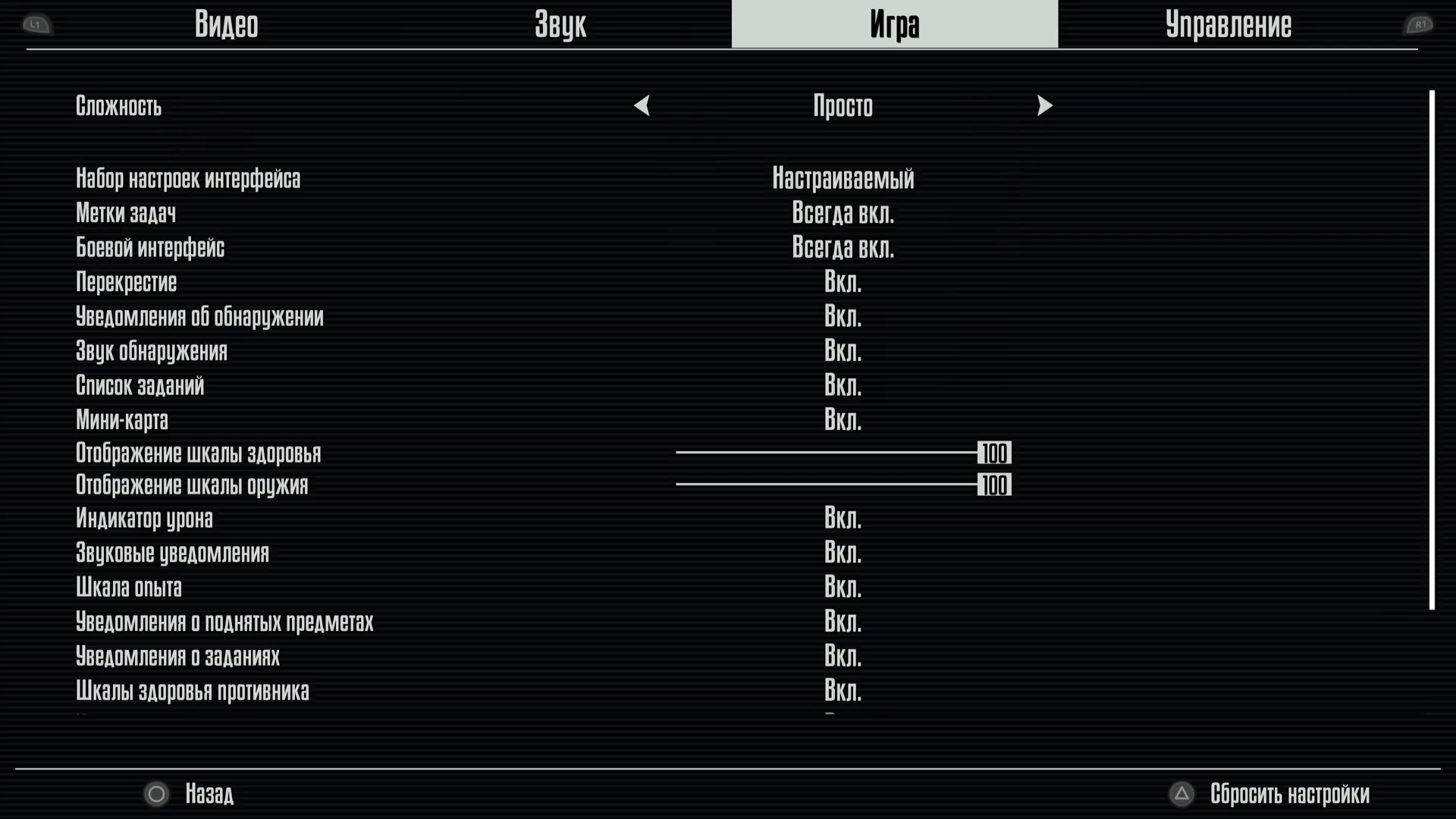The width and height of the screenshot is (1456, 819).
Task: Switch to the Видео tab
Action: [227, 24]
